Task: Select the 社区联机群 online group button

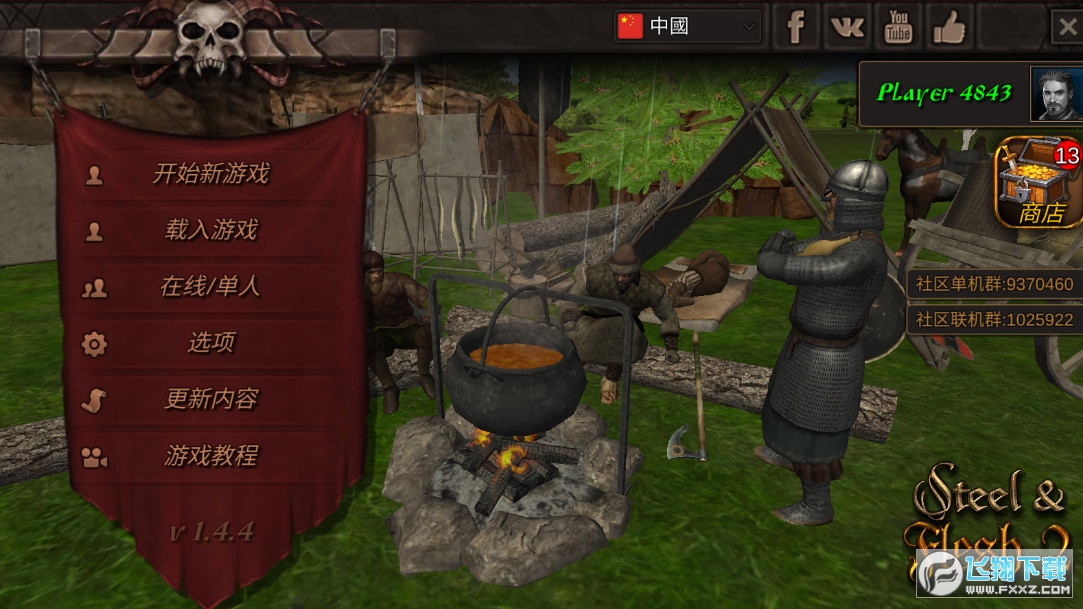Action: tap(994, 320)
